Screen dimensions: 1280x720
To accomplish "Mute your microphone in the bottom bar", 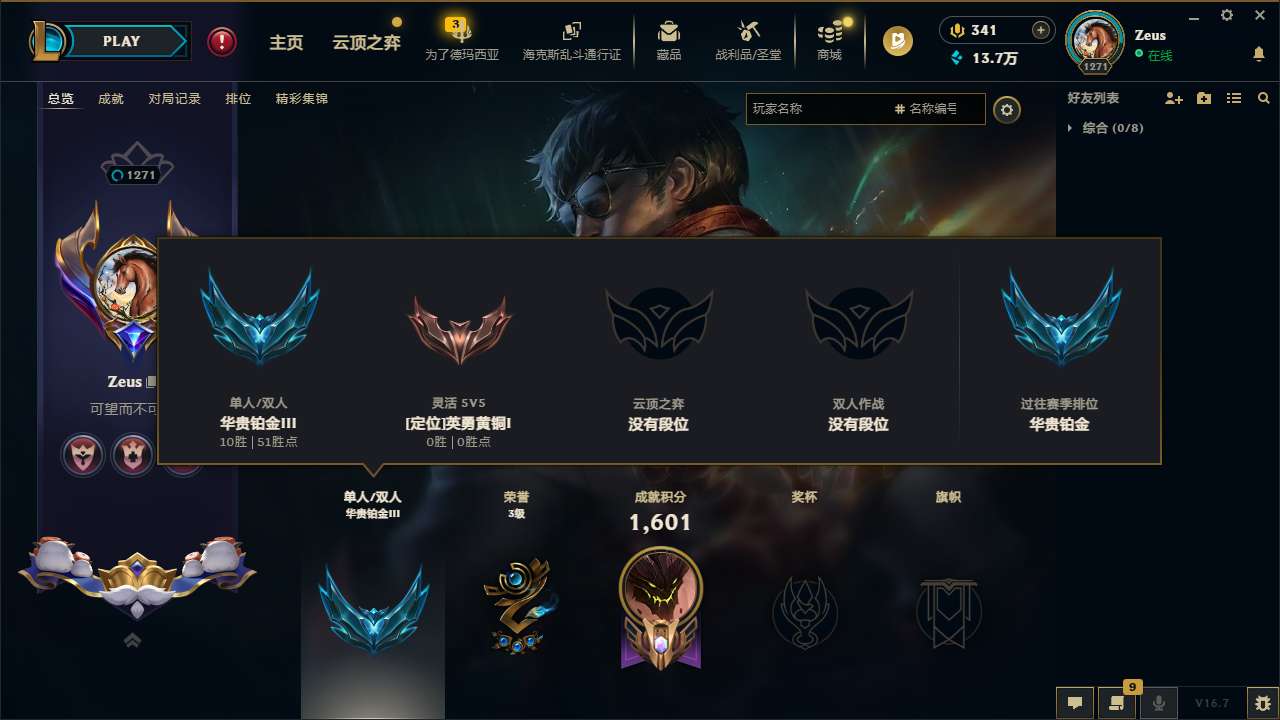I will pos(1158,703).
